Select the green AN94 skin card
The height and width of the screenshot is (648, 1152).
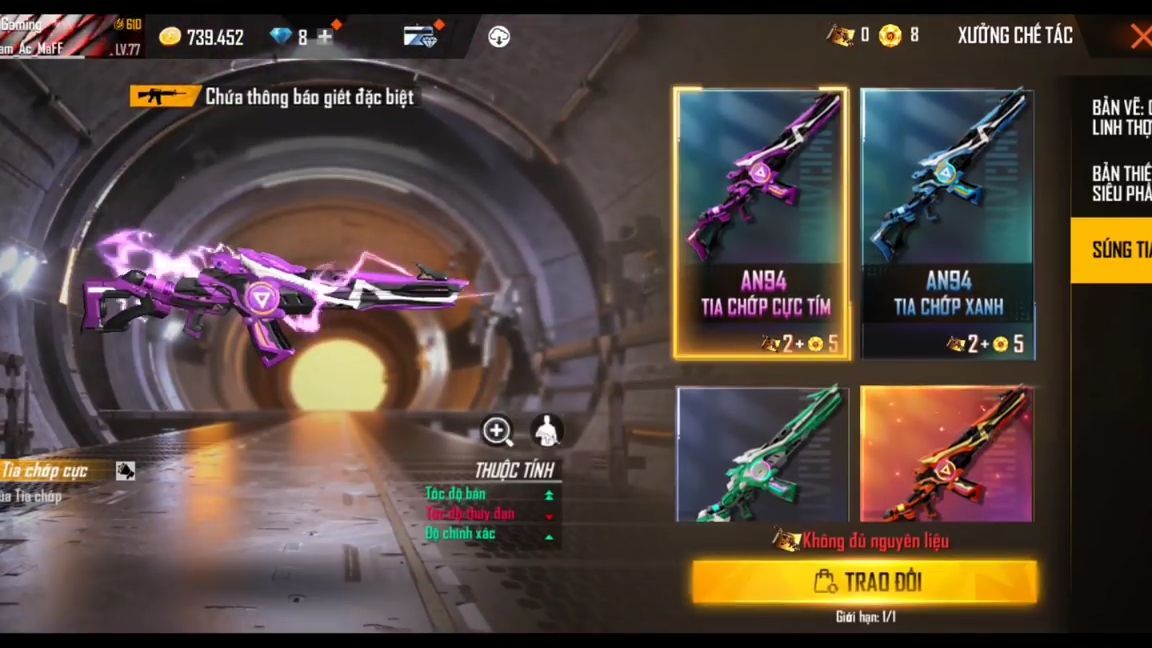pyautogui.click(x=762, y=455)
